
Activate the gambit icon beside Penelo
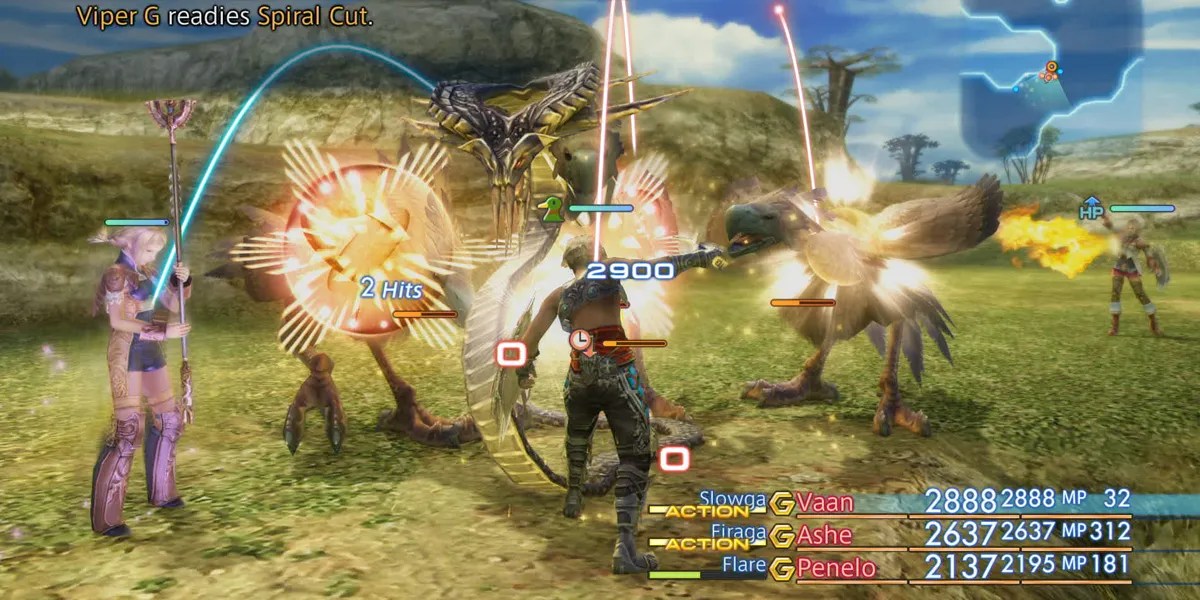click(x=782, y=569)
